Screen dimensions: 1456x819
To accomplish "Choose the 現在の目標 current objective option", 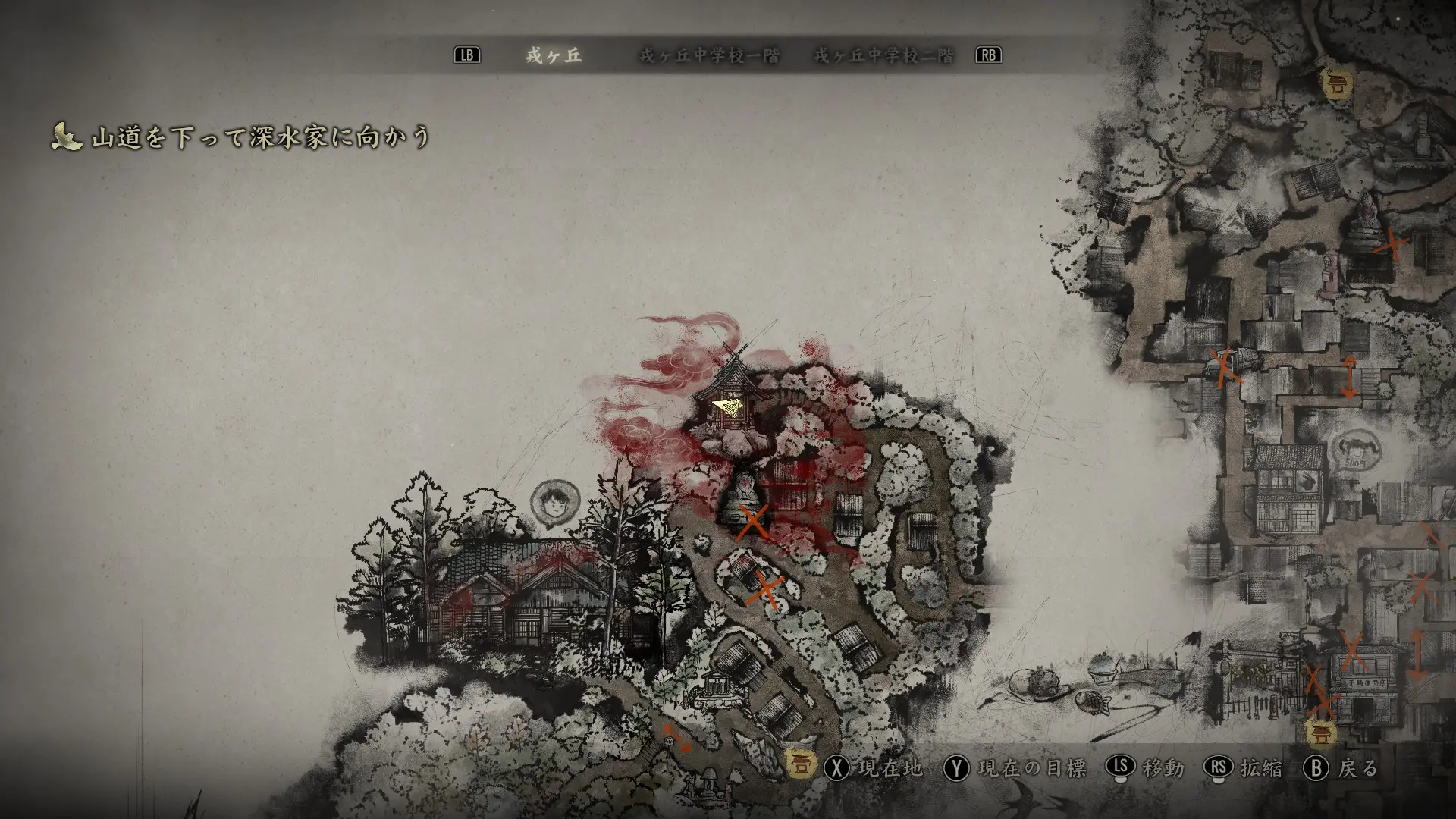I will point(1016,768).
